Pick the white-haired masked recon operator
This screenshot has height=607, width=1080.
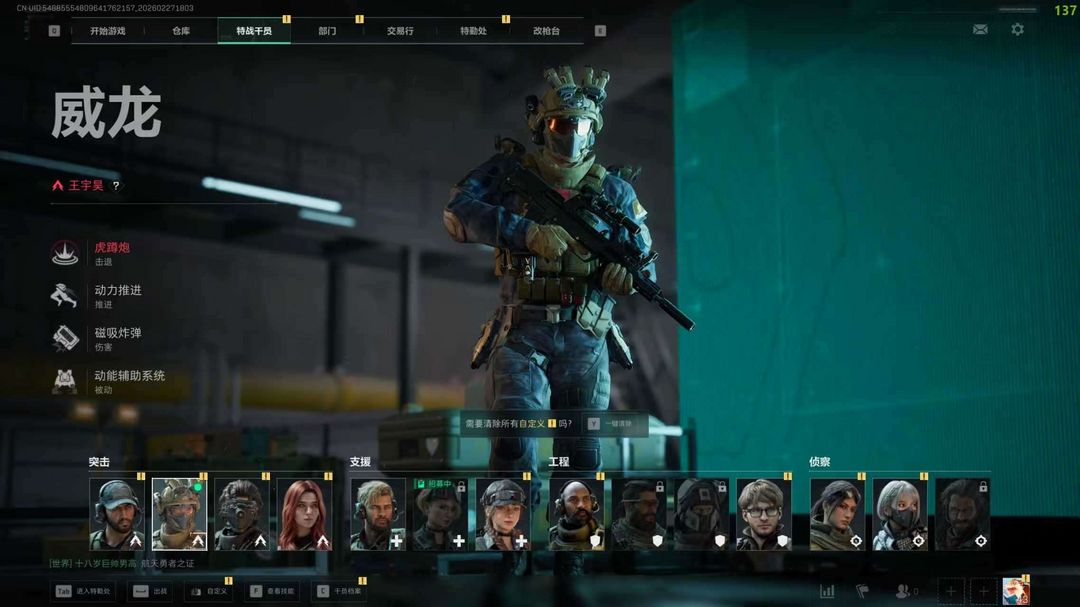click(899, 514)
